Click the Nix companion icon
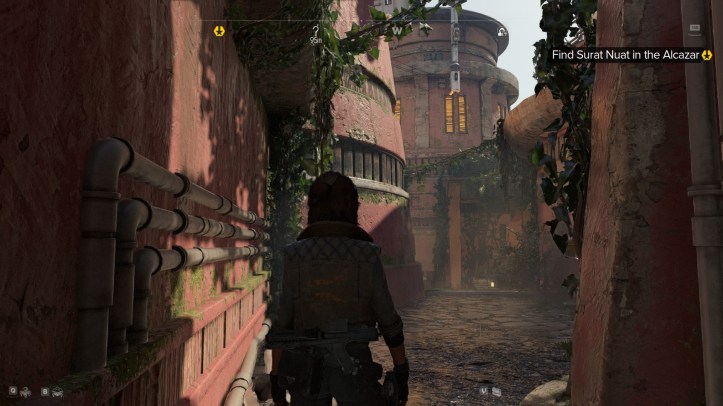Viewport: 723px width, 406px height. coord(27,391)
